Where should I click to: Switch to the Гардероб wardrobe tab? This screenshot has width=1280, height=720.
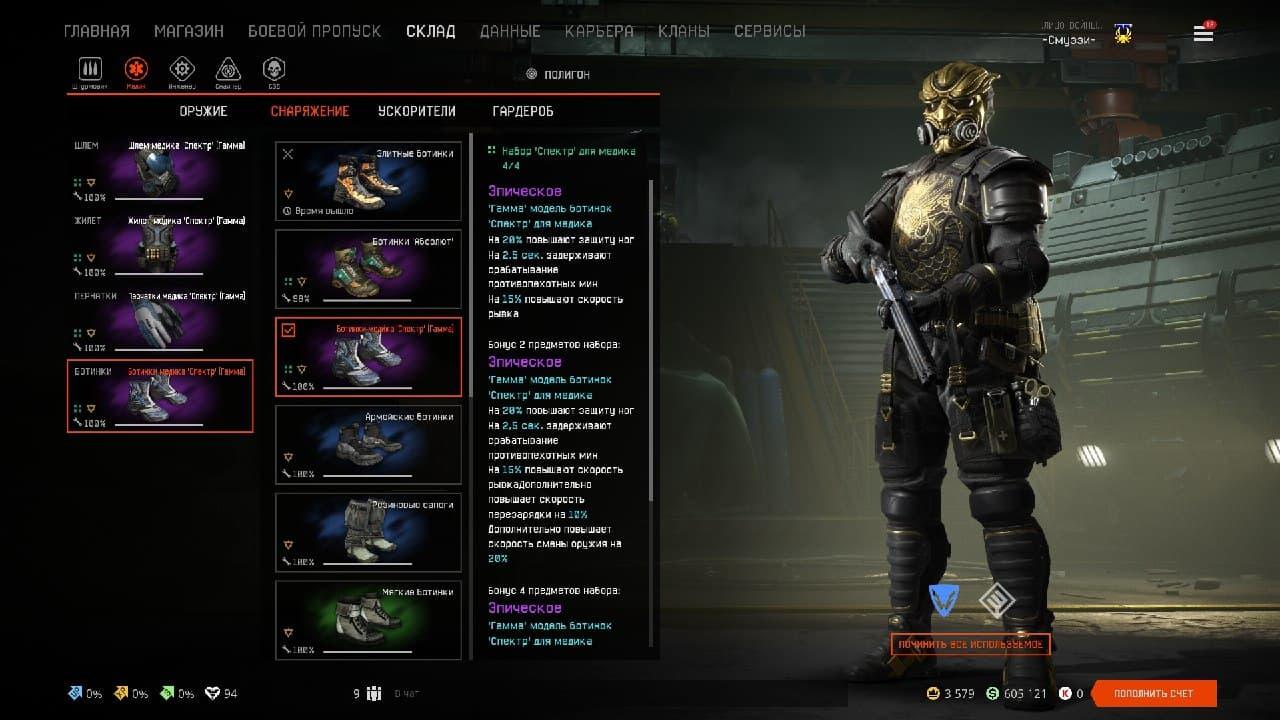(522, 111)
